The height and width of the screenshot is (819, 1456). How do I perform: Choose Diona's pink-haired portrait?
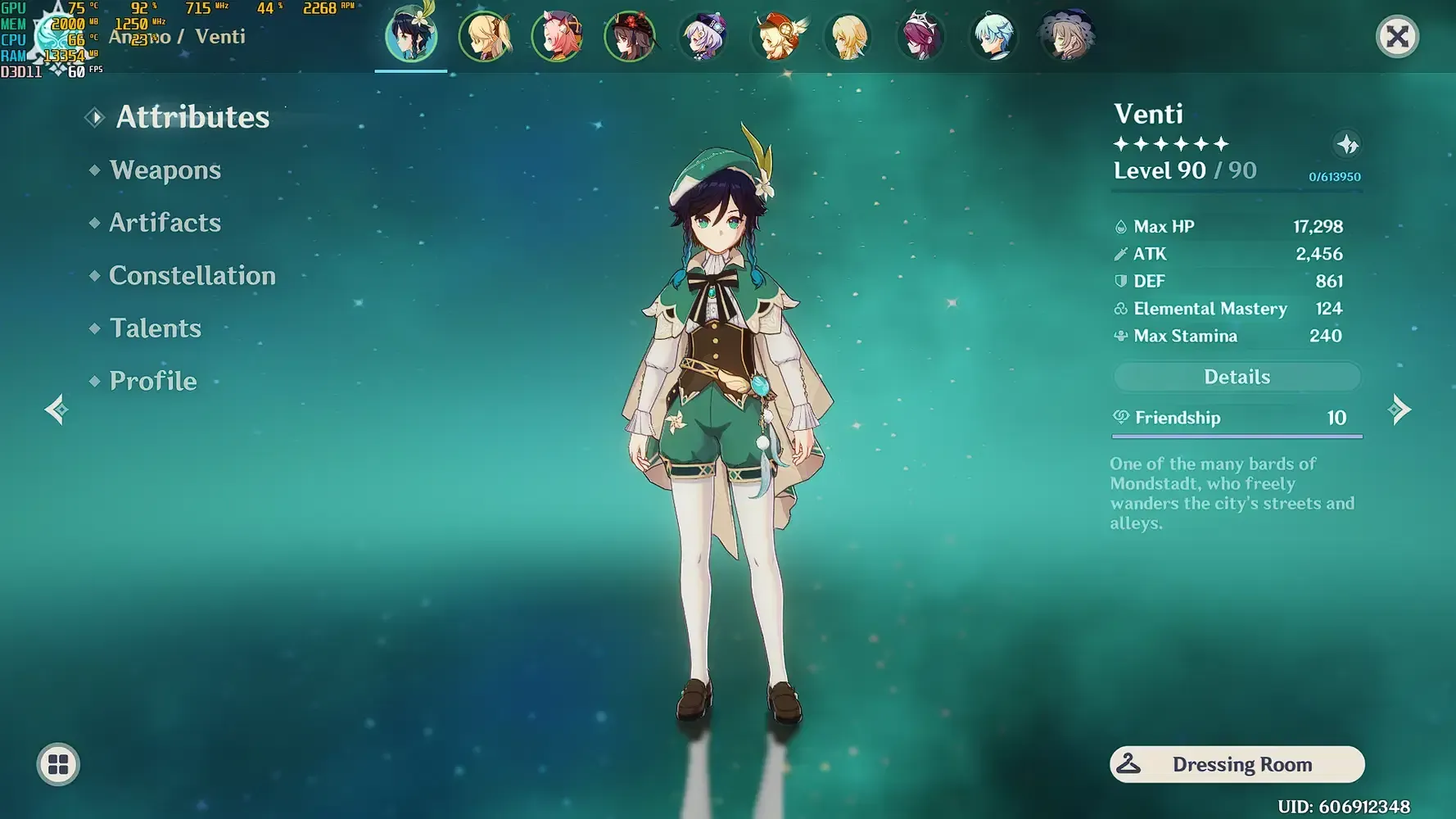point(558,37)
